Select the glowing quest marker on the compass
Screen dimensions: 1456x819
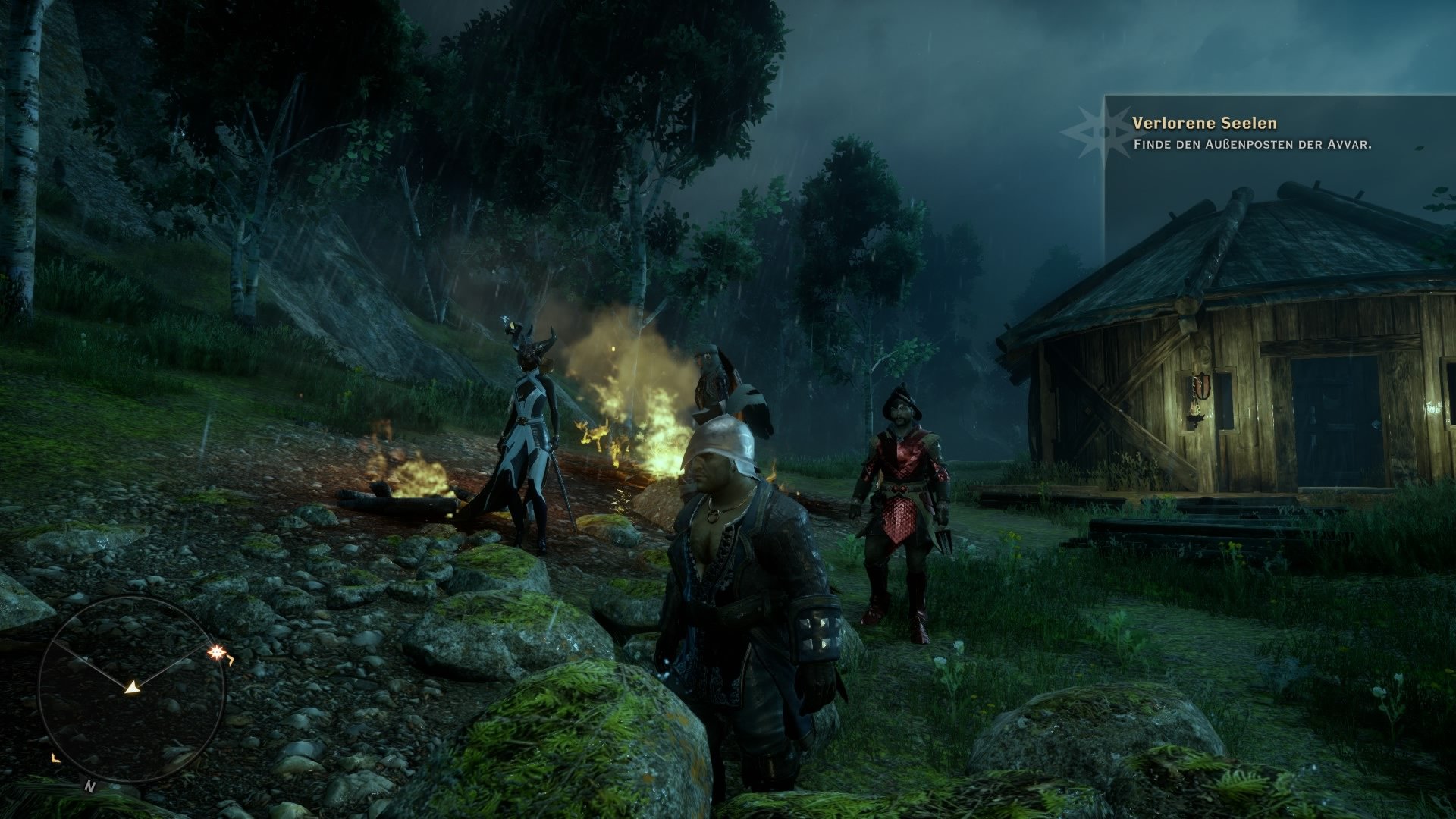[x=215, y=651]
